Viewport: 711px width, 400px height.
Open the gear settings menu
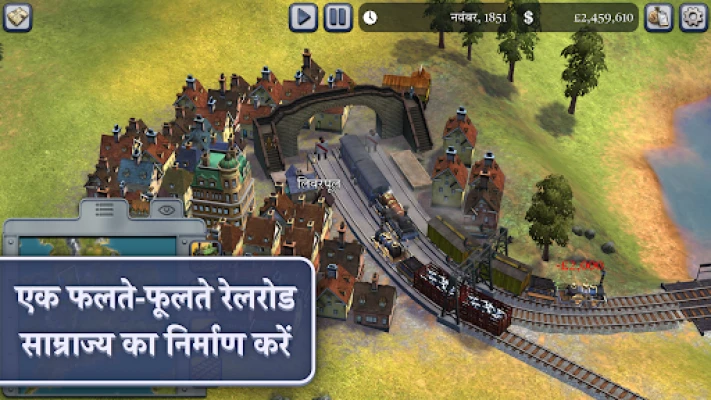tap(693, 17)
